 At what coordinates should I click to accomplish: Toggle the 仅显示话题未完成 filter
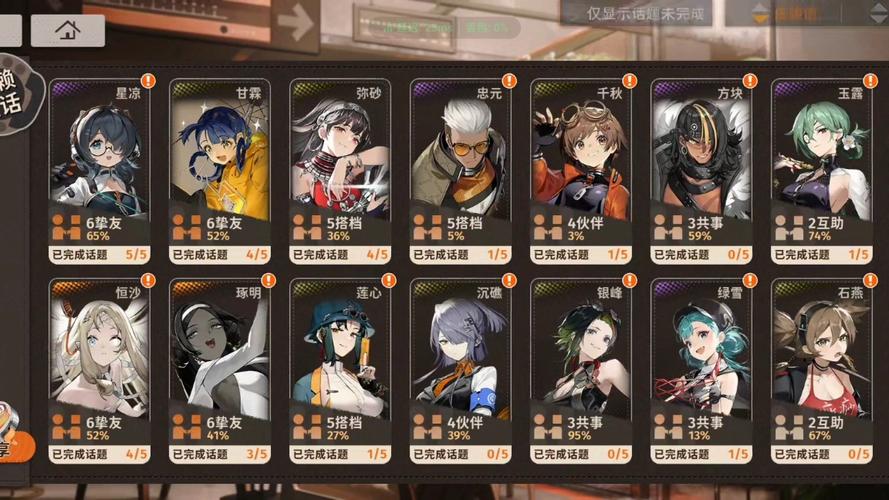point(647,14)
